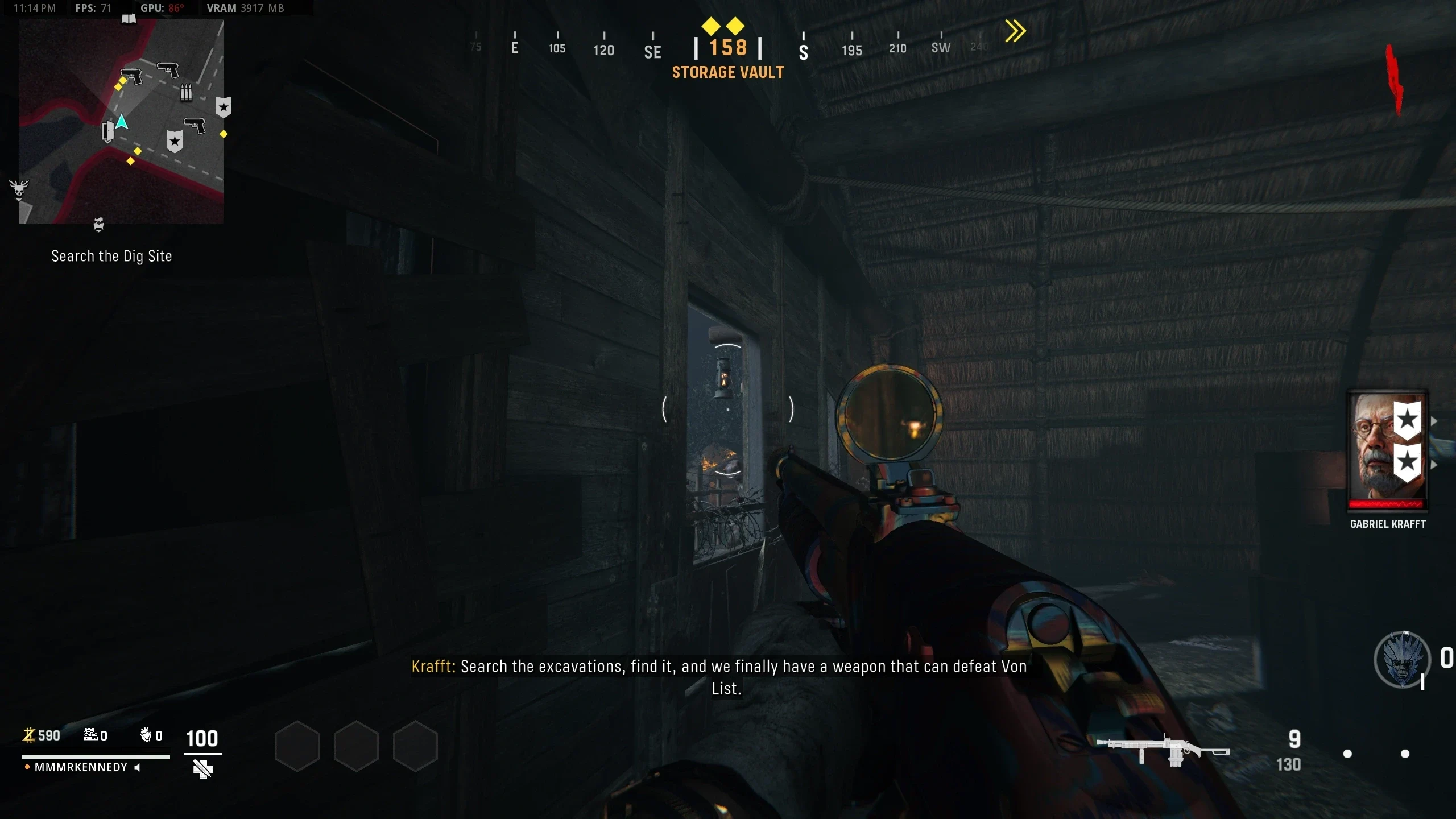Screen dimensions: 1456x819
Task: Open the Search the Dig Site objective
Action: [111, 257]
